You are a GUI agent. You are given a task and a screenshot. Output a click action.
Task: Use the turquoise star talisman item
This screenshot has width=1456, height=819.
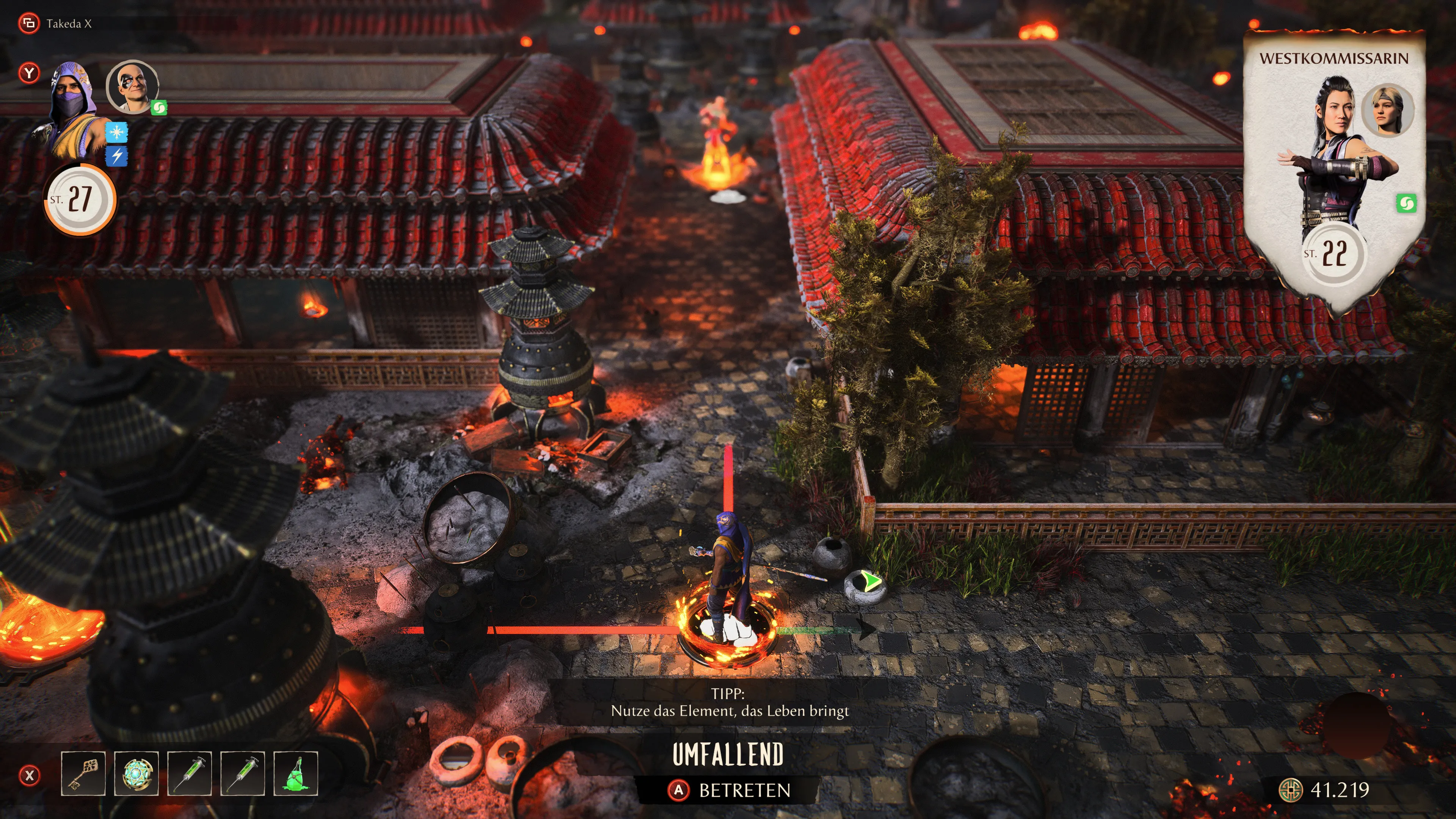pyautogui.click(x=136, y=774)
